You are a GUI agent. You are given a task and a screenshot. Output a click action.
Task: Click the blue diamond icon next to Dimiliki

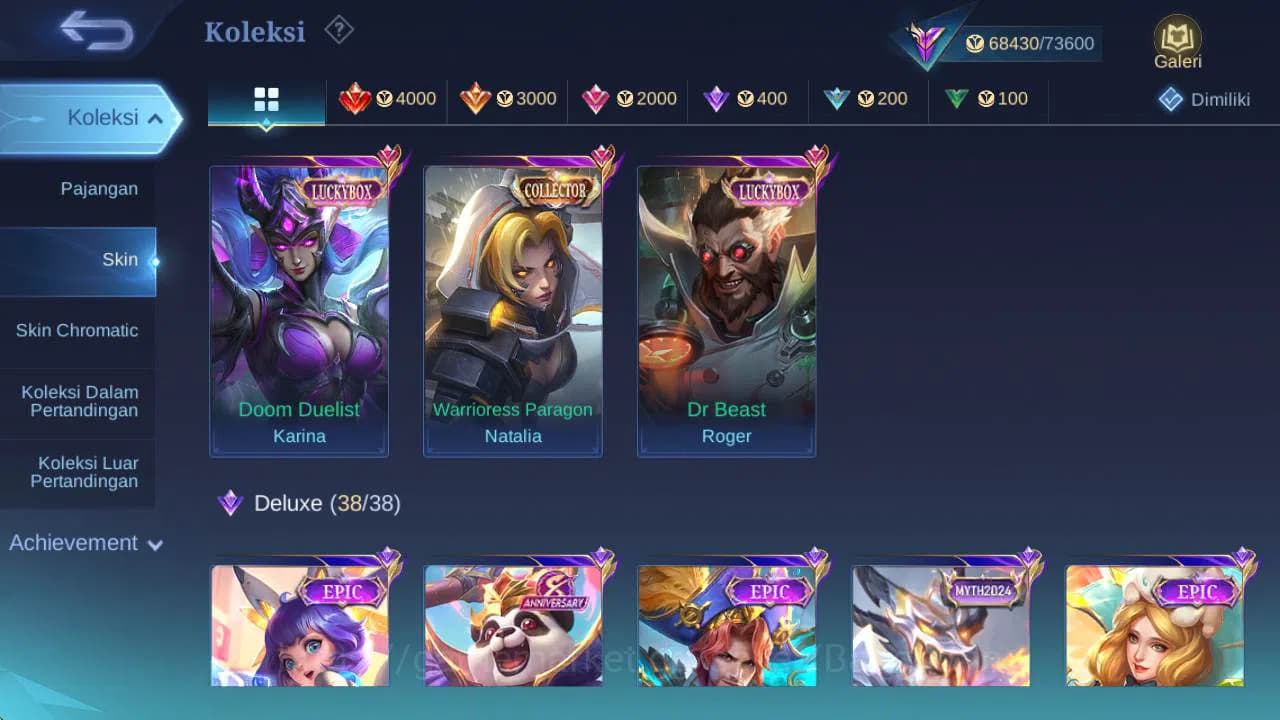(1170, 98)
